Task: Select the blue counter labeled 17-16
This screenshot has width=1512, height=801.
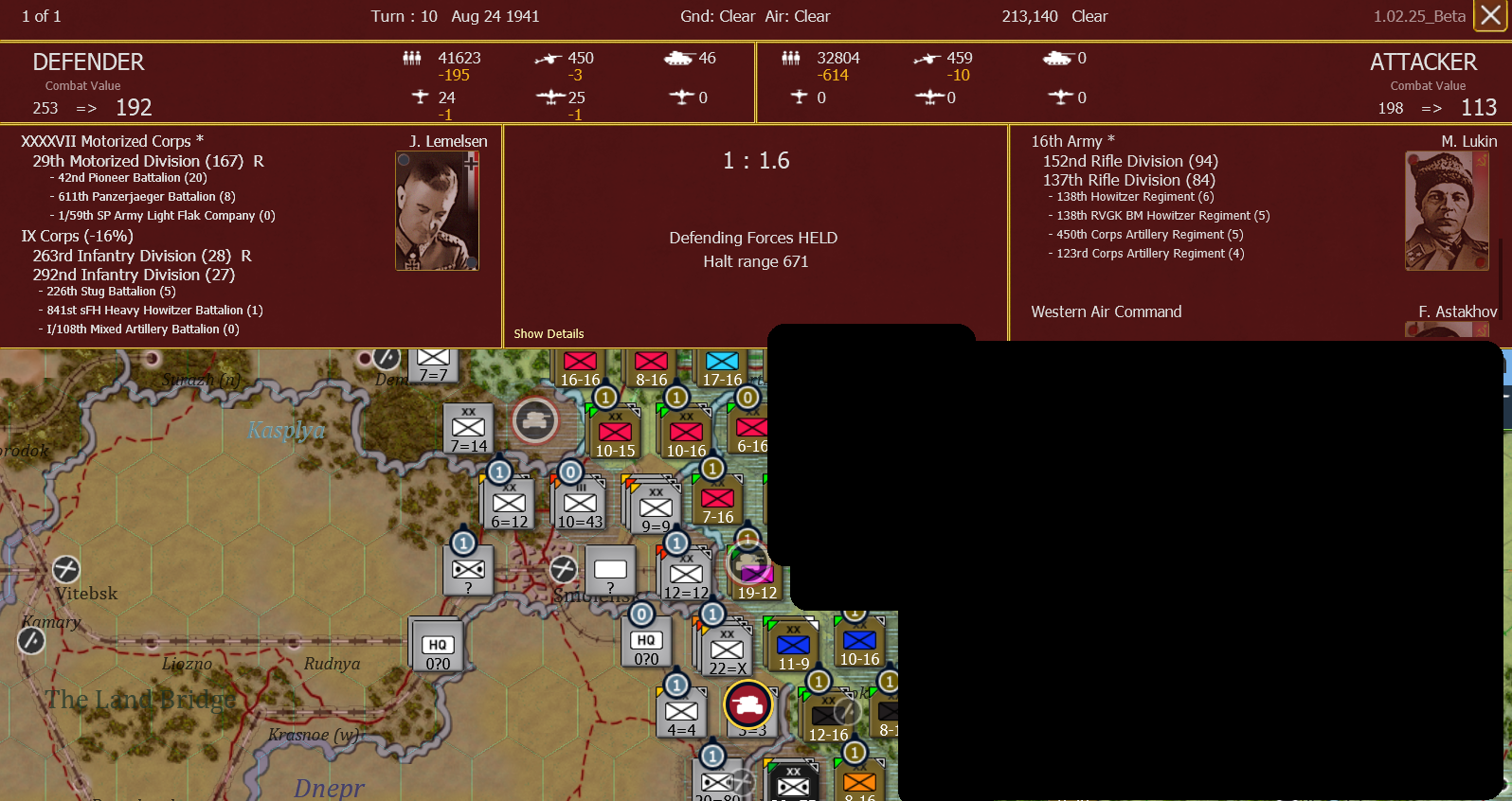Action: [x=721, y=363]
